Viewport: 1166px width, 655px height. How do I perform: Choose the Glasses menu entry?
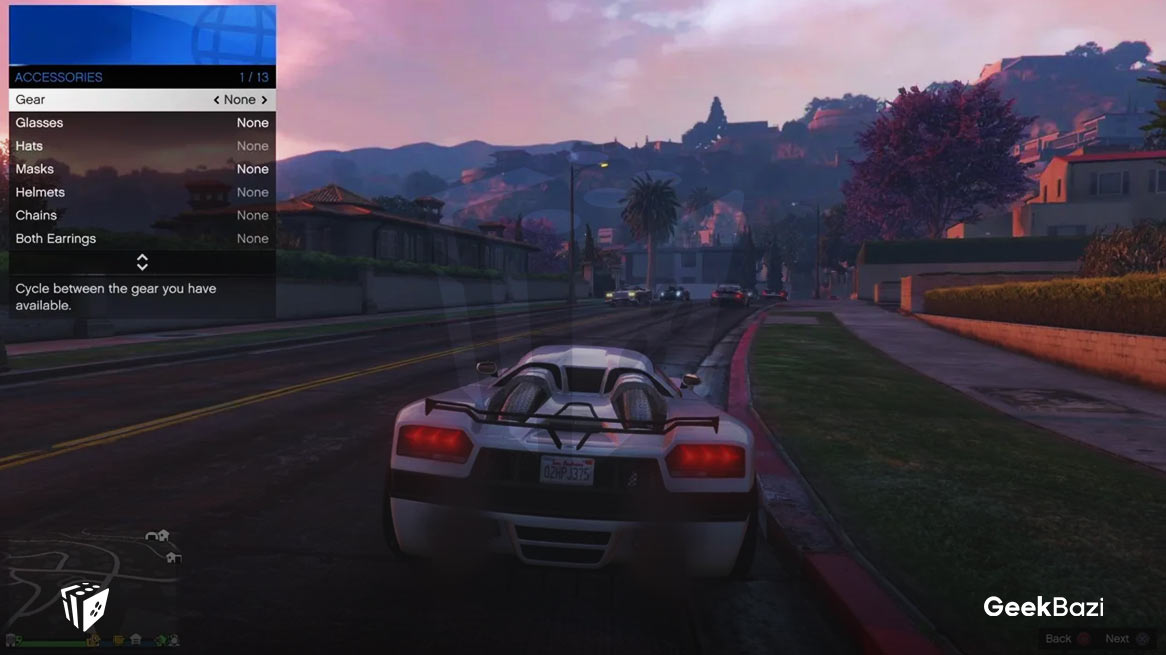(141, 123)
